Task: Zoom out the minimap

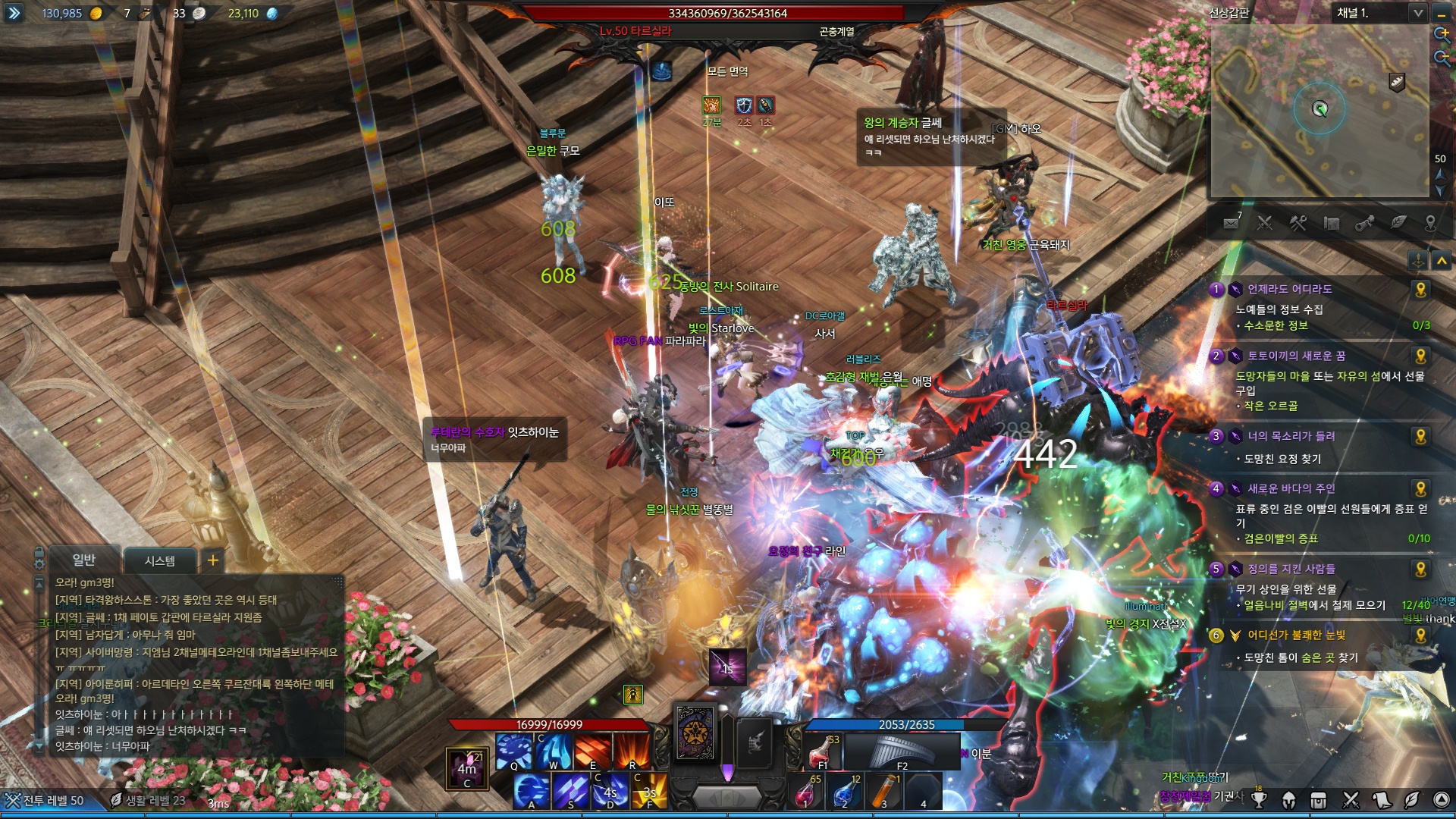Action: coord(1442,58)
